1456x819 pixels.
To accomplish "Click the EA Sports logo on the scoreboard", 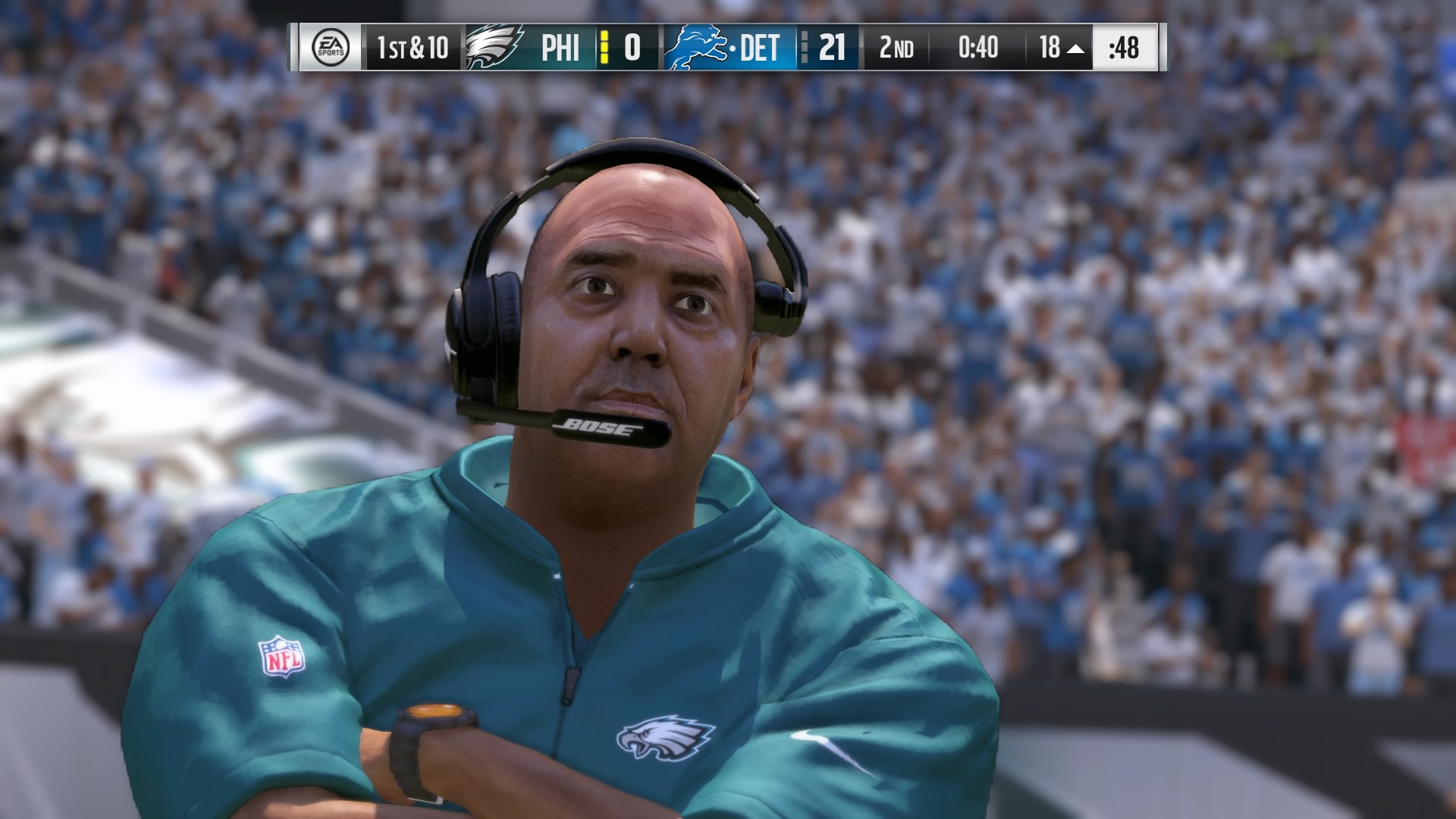I will 331,47.
